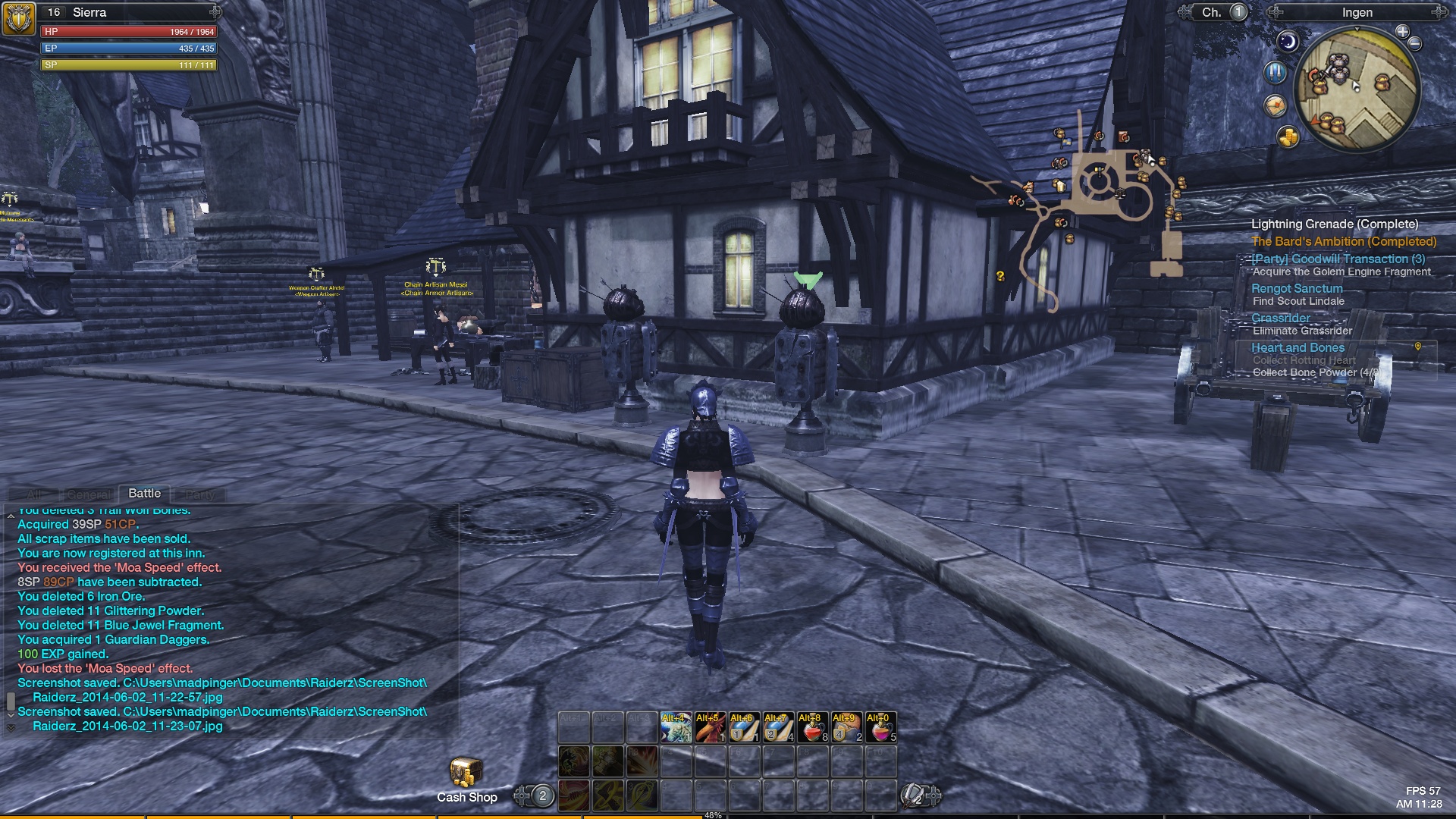Click the twin swords icon beside minimap

1276,72
